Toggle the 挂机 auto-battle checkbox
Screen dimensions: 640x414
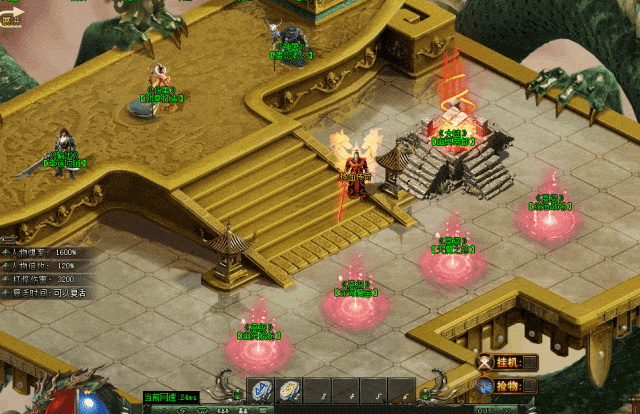pos(530,363)
